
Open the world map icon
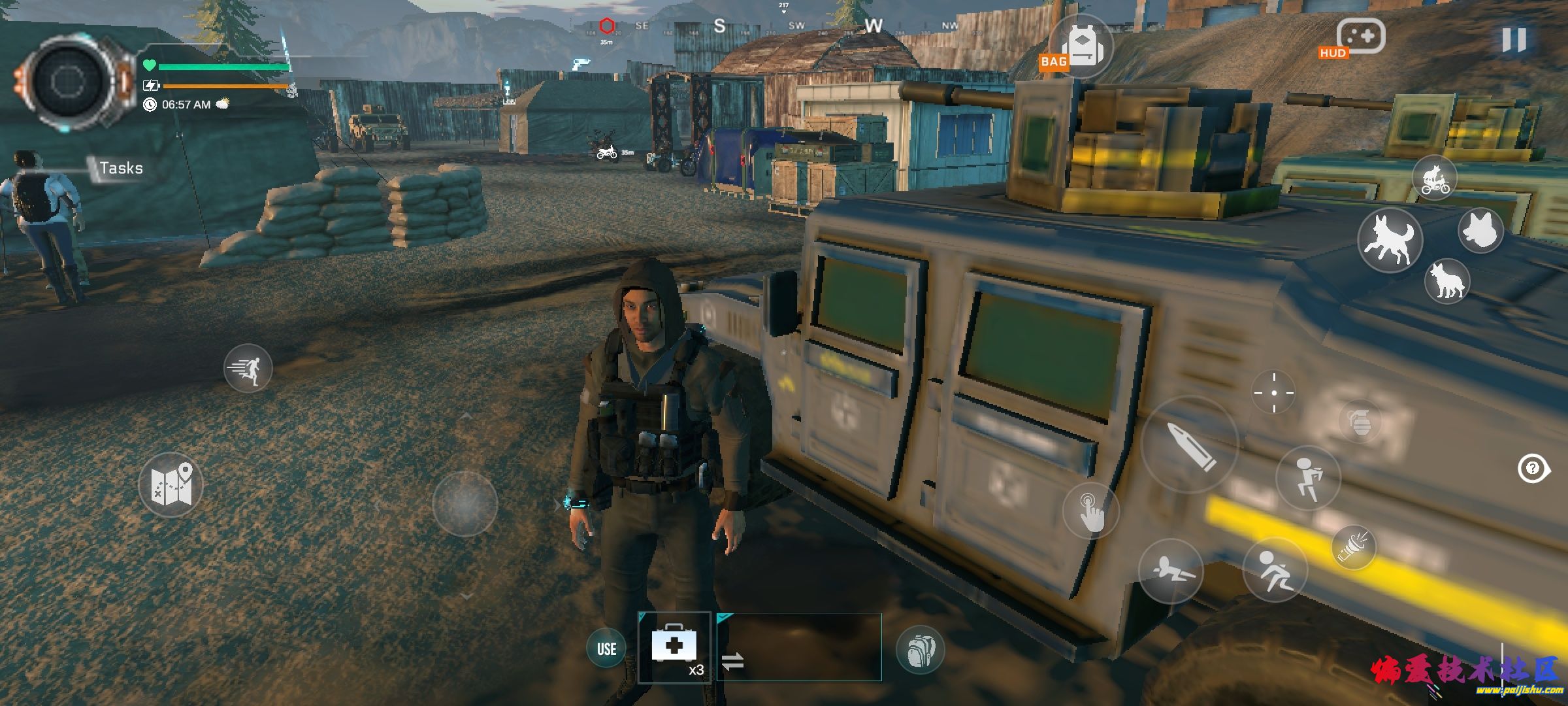coord(171,485)
